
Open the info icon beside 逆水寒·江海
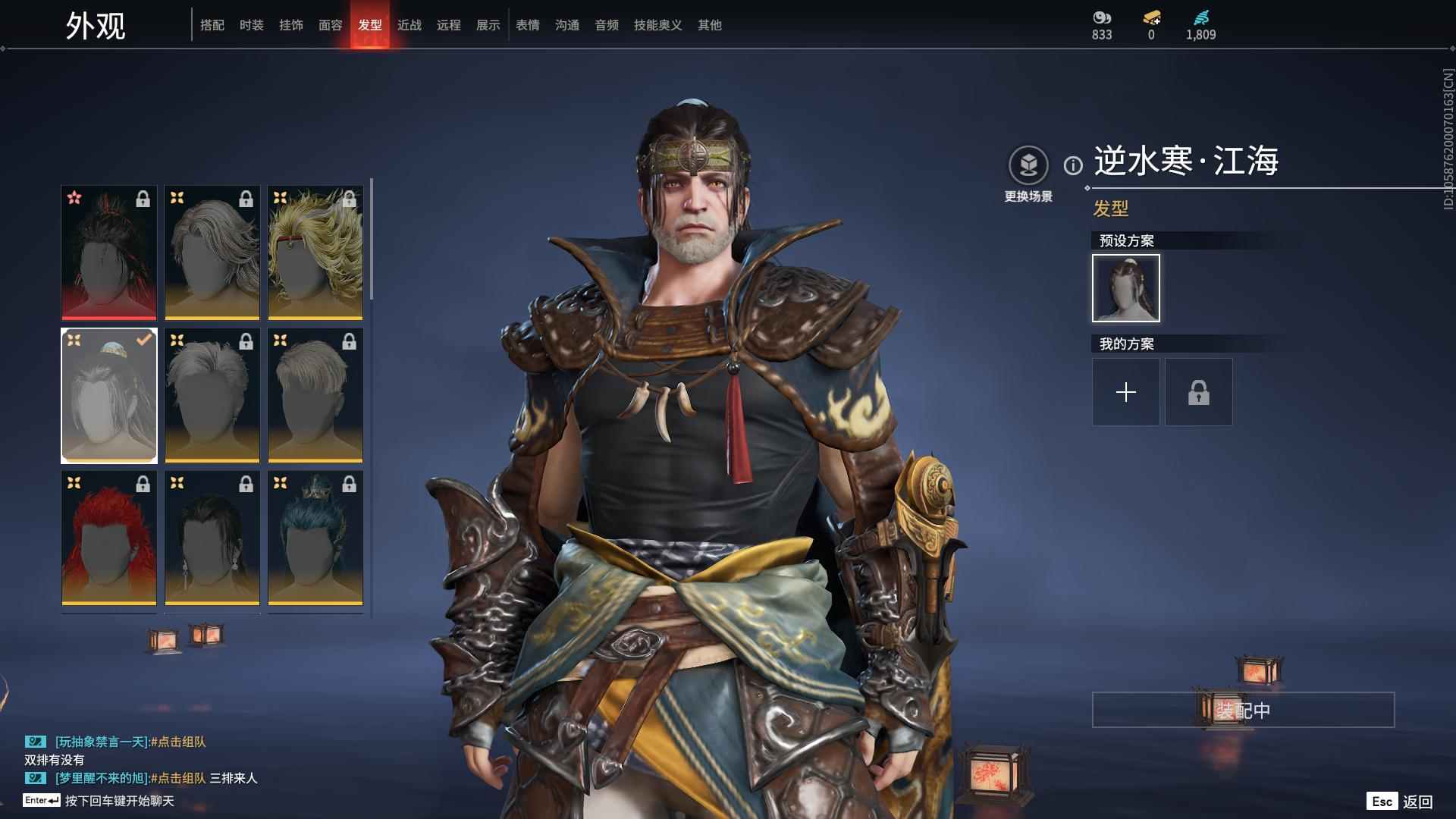click(x=1072, y=165)
